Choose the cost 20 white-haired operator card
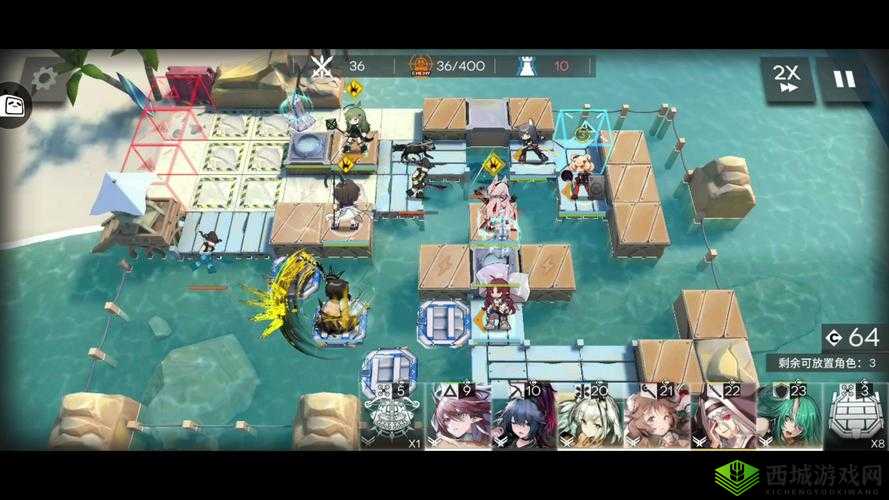Screen dimensions: 889x500 (x=590, y=415)
